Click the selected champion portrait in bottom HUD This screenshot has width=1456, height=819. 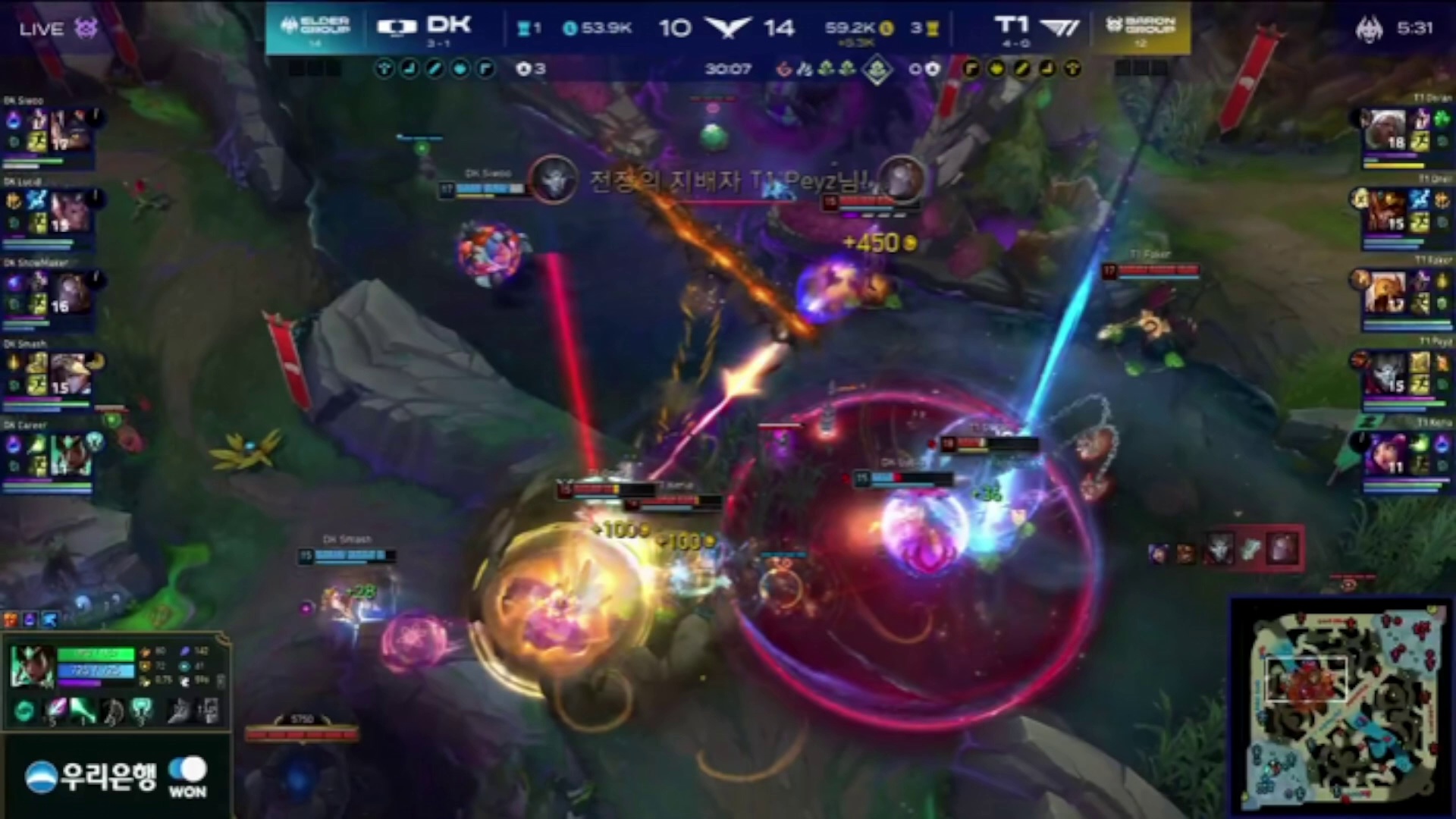[31, 666]
